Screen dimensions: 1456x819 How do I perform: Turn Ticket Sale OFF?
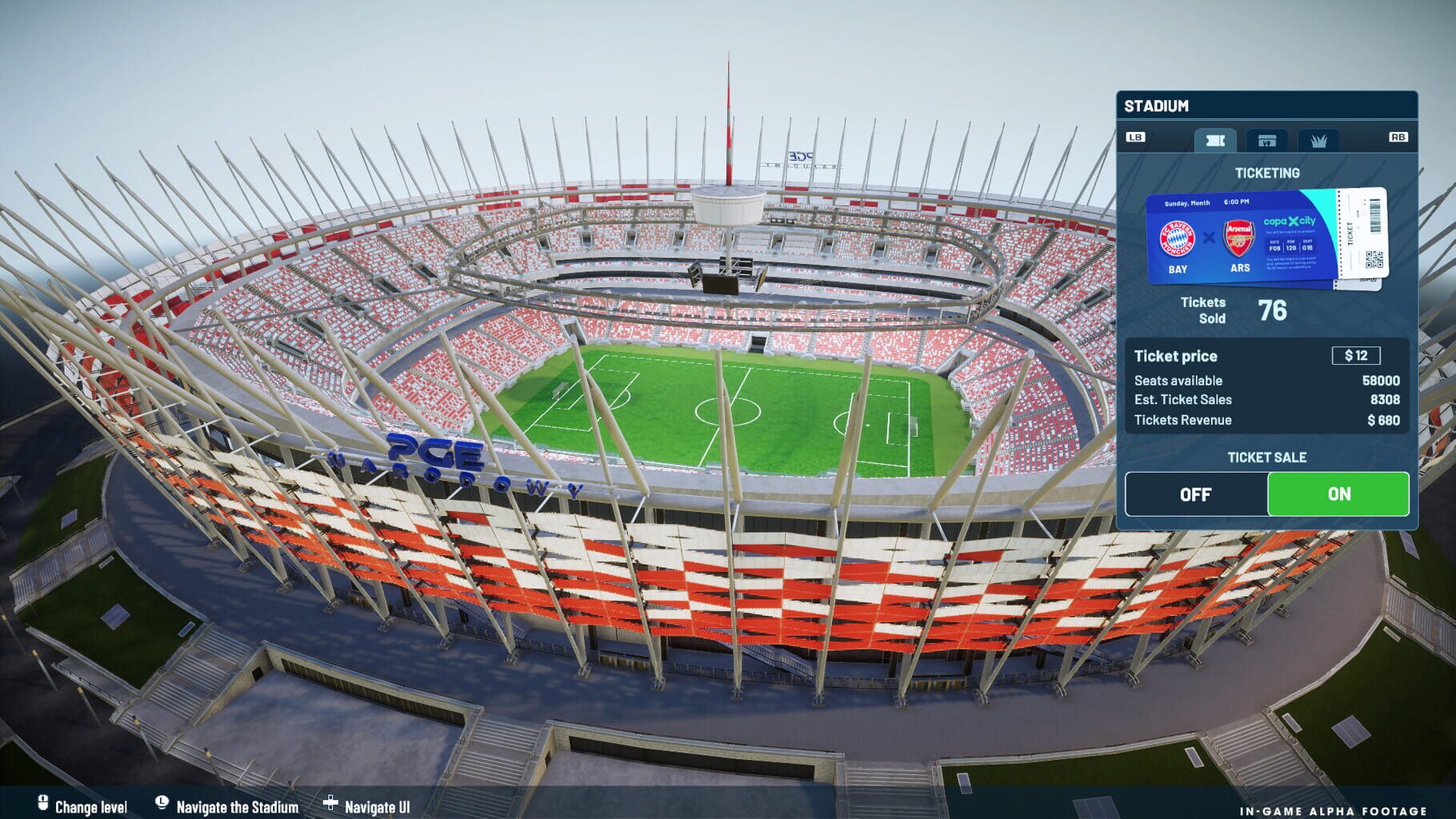(1195, 494)
